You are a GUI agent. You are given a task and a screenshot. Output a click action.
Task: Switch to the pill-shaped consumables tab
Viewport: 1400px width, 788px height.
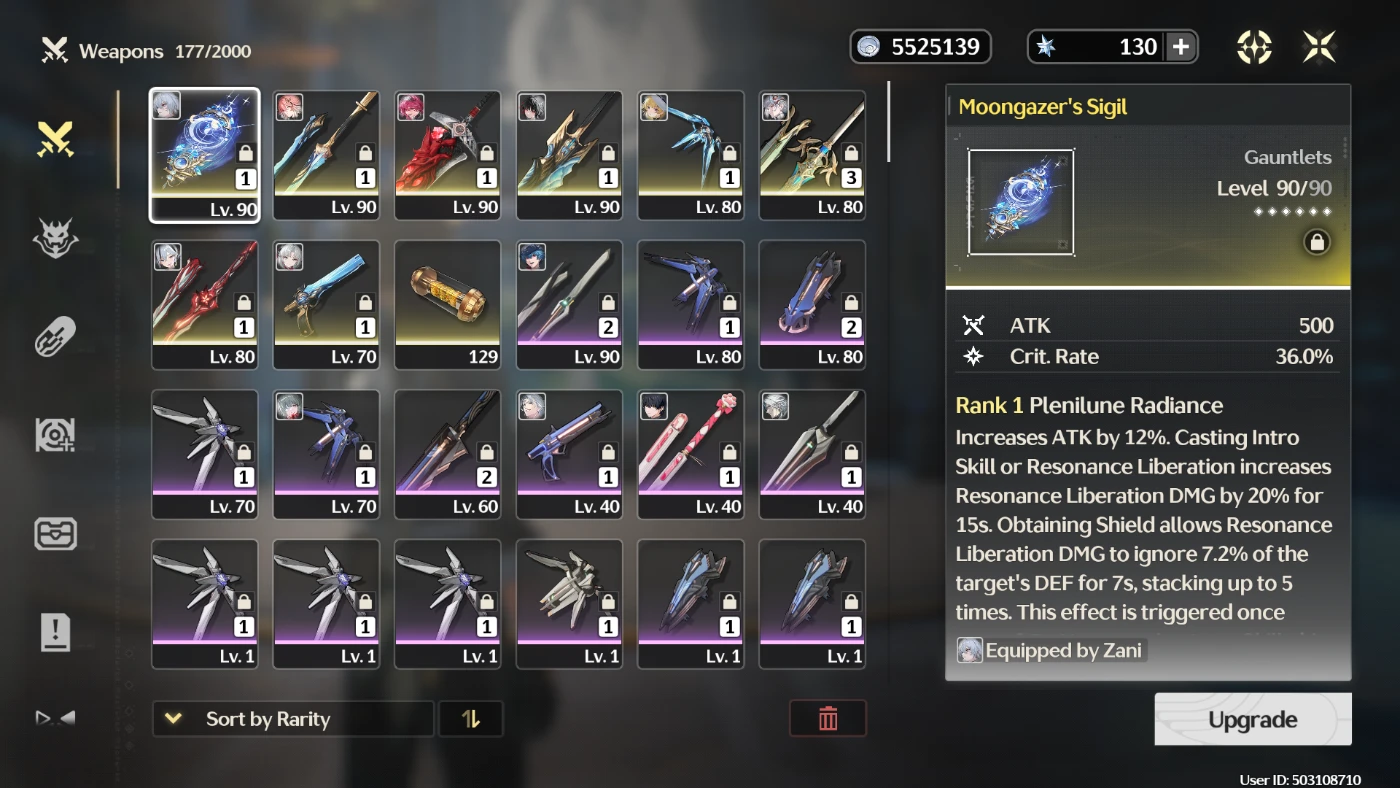pyautogui.click(x=56, y=336)
